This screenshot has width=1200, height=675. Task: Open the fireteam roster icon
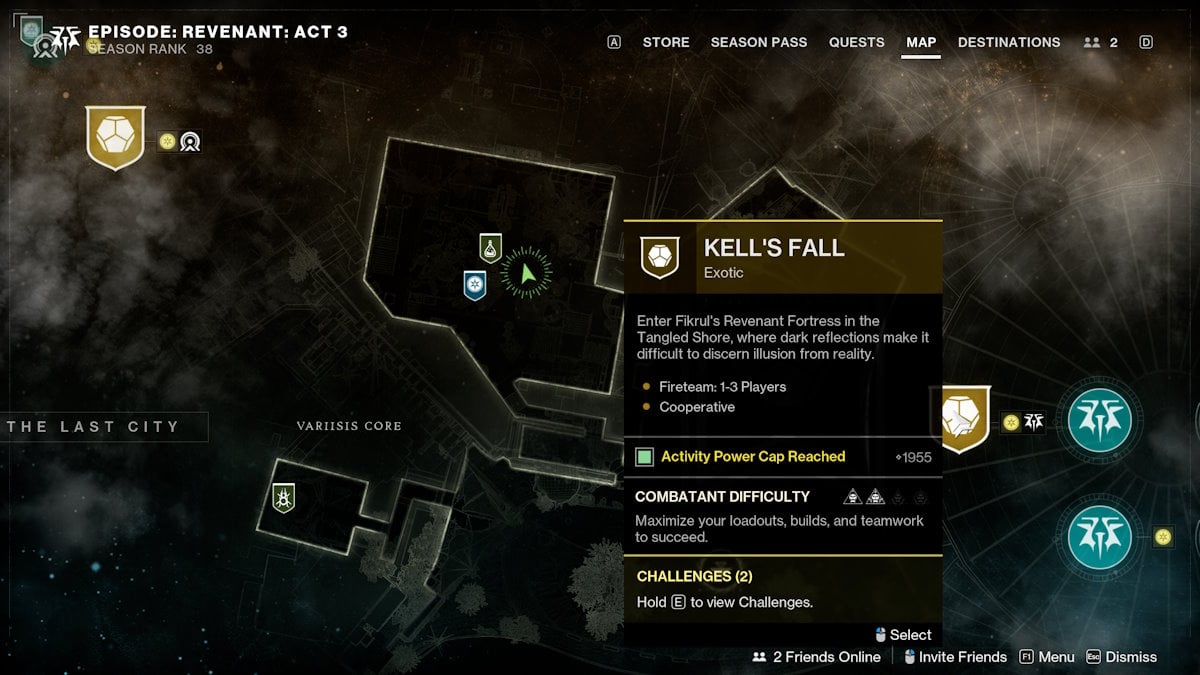pyautogui.click(x=1100, y=42)
